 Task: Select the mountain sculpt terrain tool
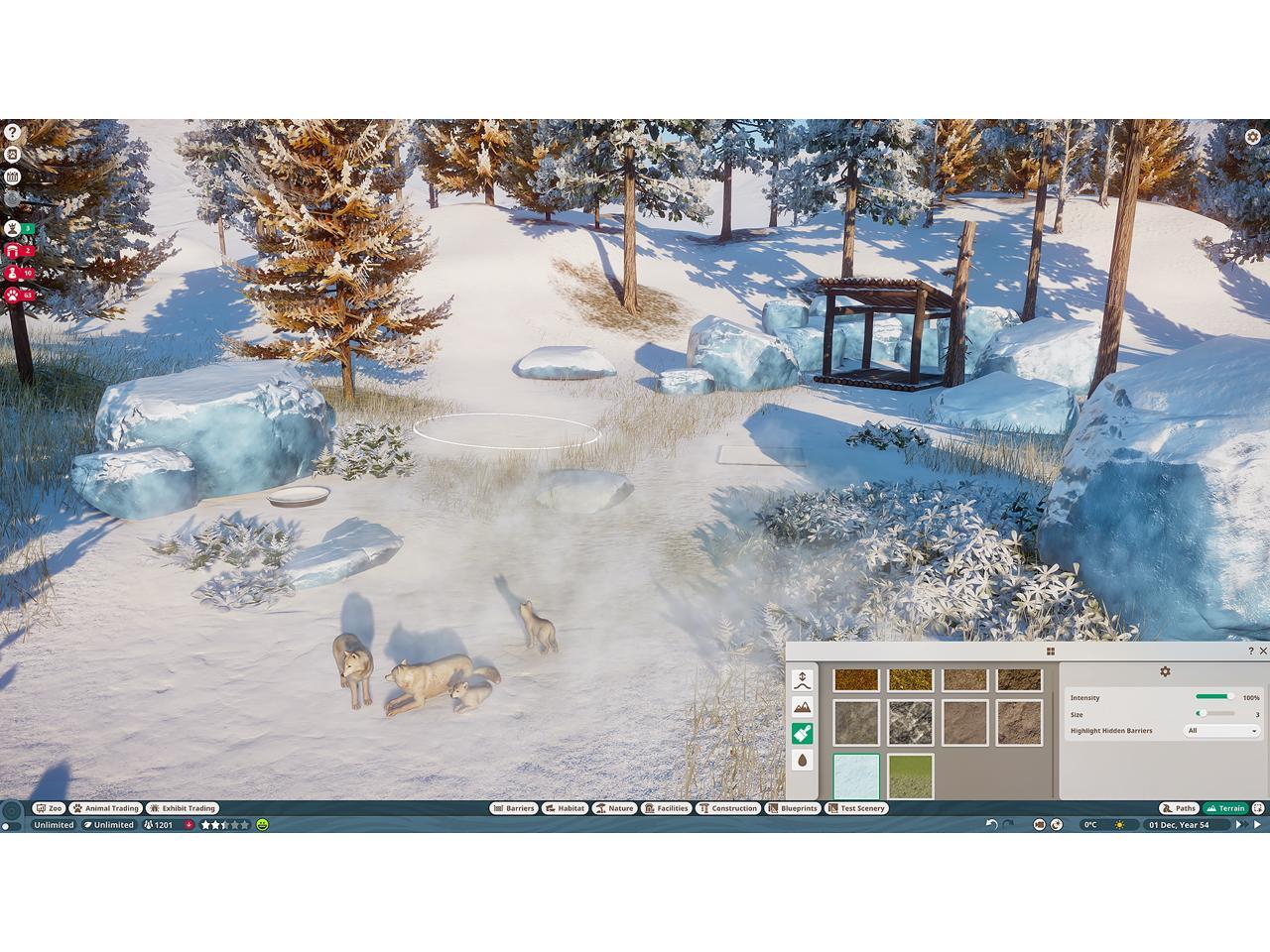click(x=803, y=707)
